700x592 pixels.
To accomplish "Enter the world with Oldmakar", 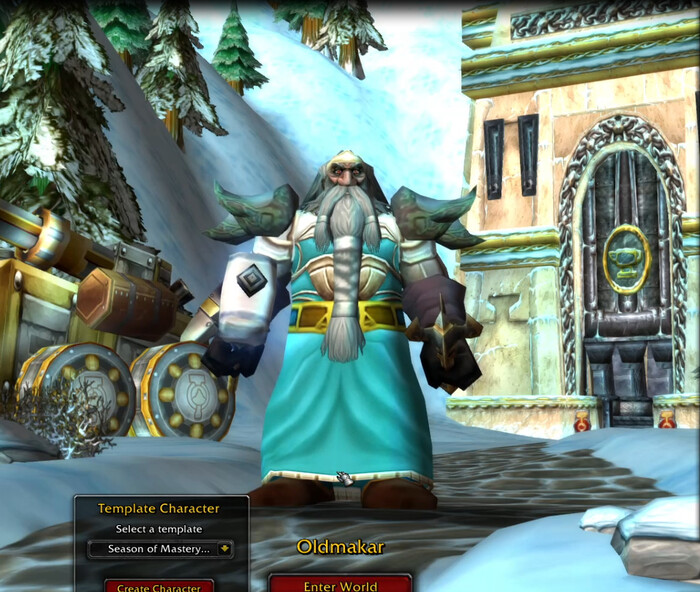I will 340,584.
